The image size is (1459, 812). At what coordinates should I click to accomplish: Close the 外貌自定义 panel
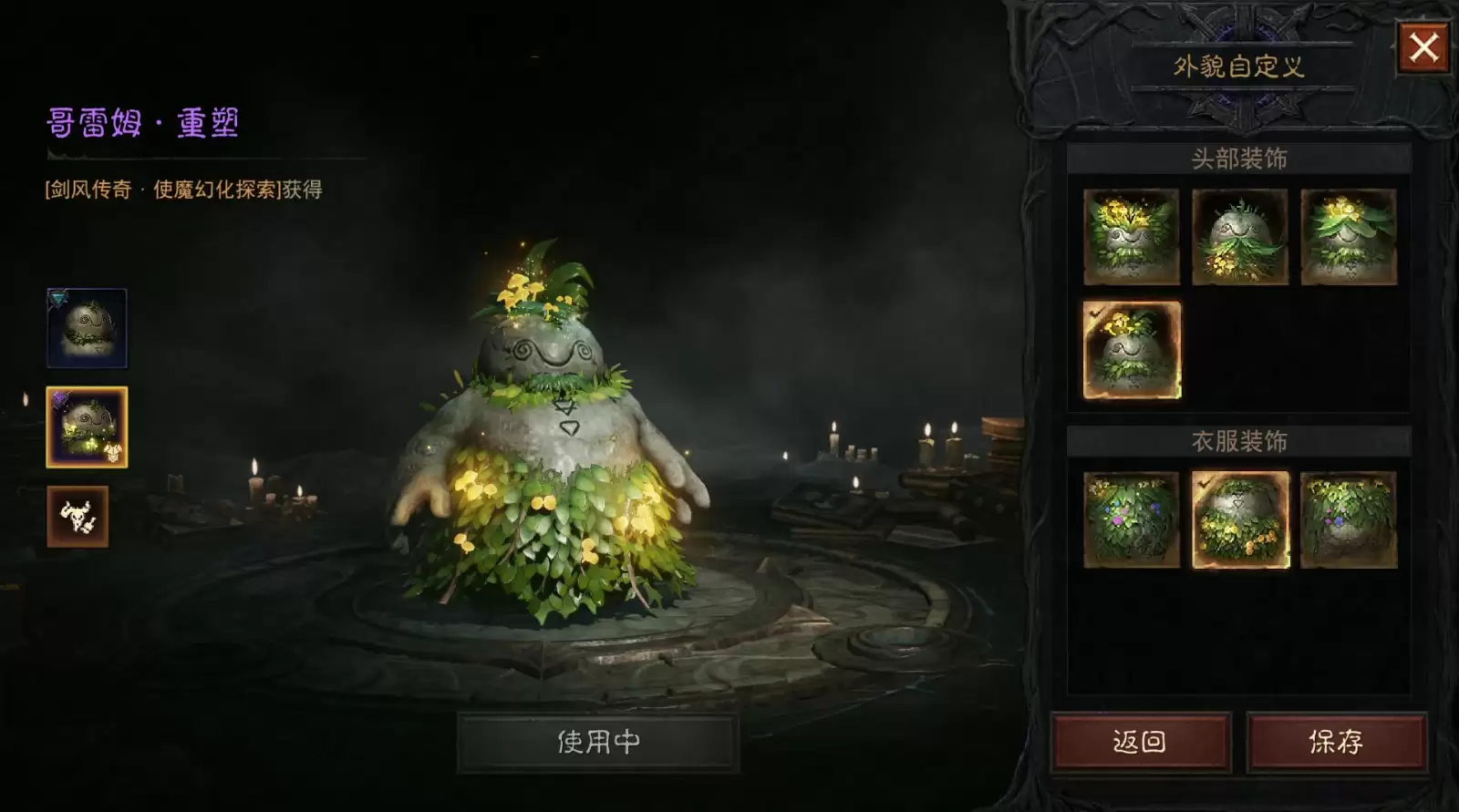tap(1423, 49)
